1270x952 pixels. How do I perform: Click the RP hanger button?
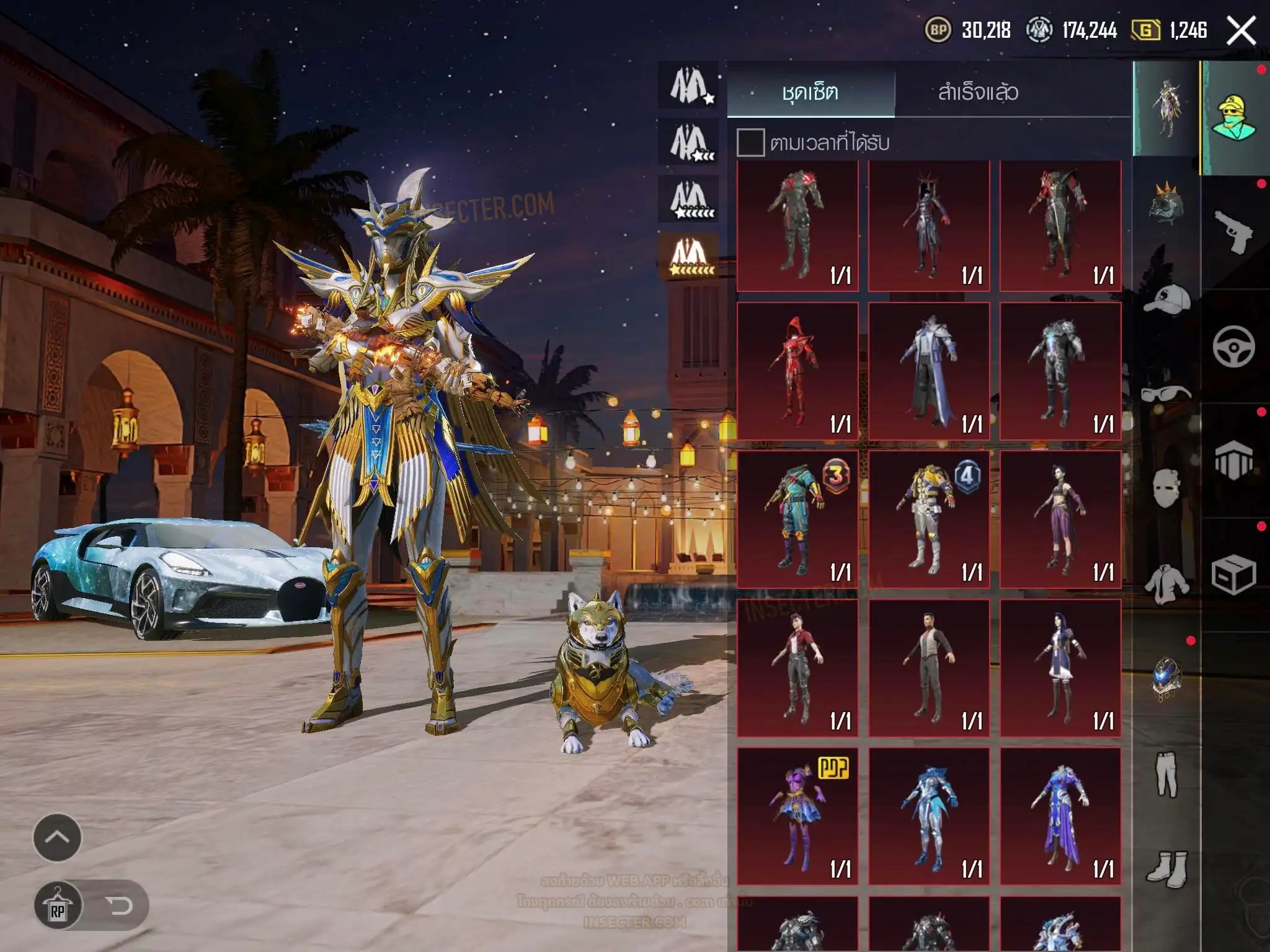(x=58, y=906)
